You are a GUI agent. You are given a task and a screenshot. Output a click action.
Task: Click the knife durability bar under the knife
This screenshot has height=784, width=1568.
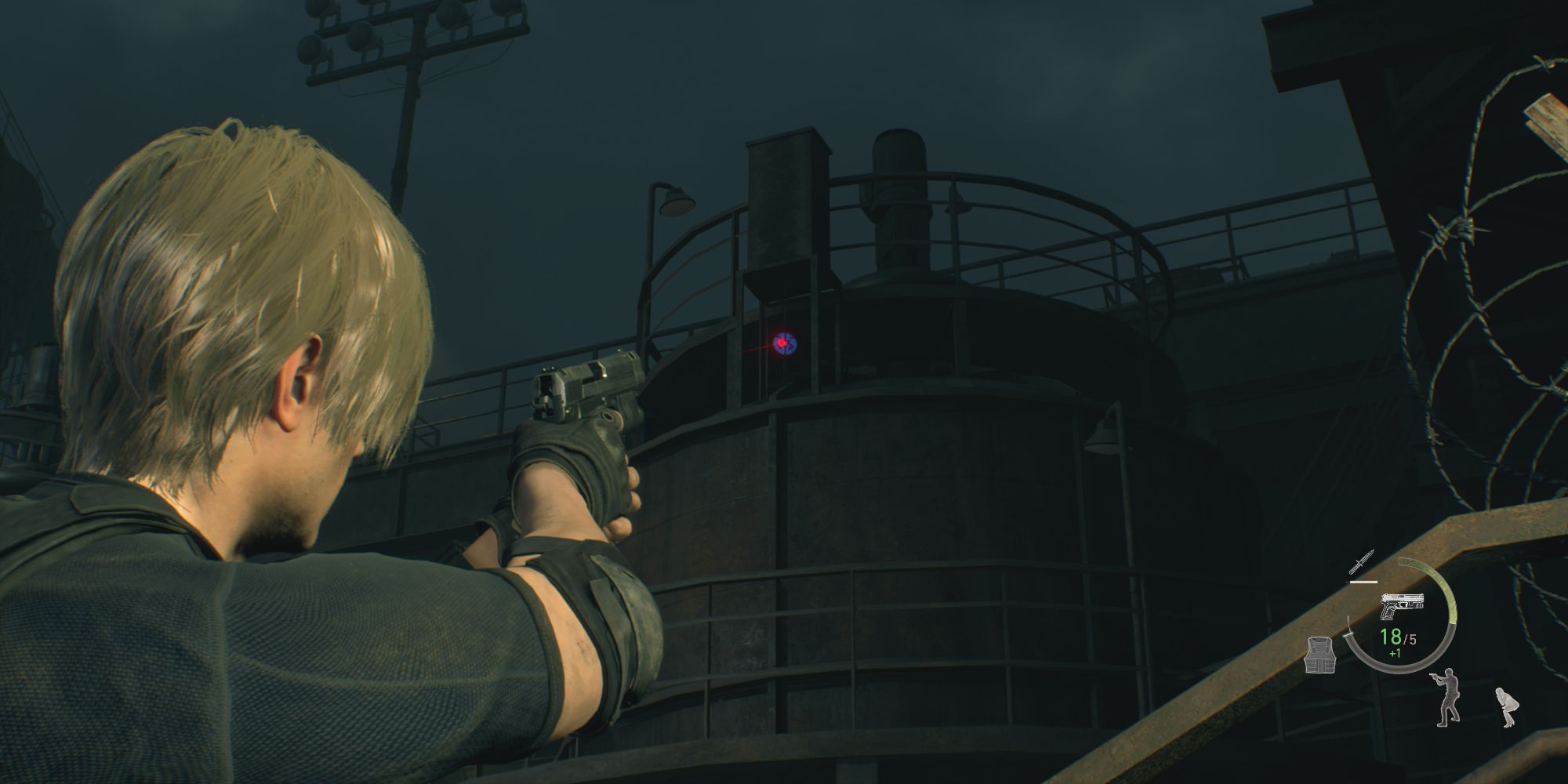pos(1363,582)
